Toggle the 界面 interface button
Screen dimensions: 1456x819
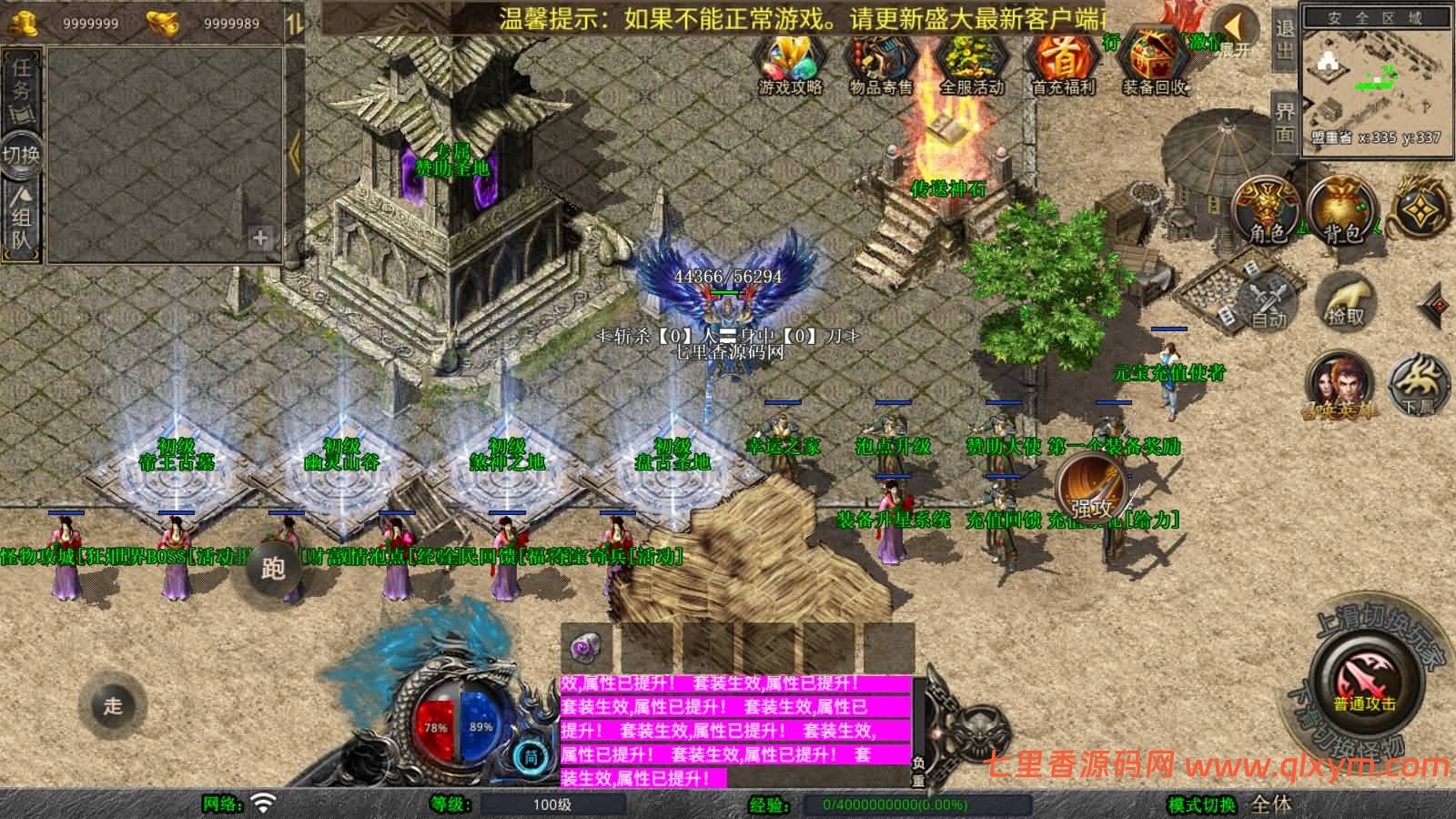[x=1284, y=122]
